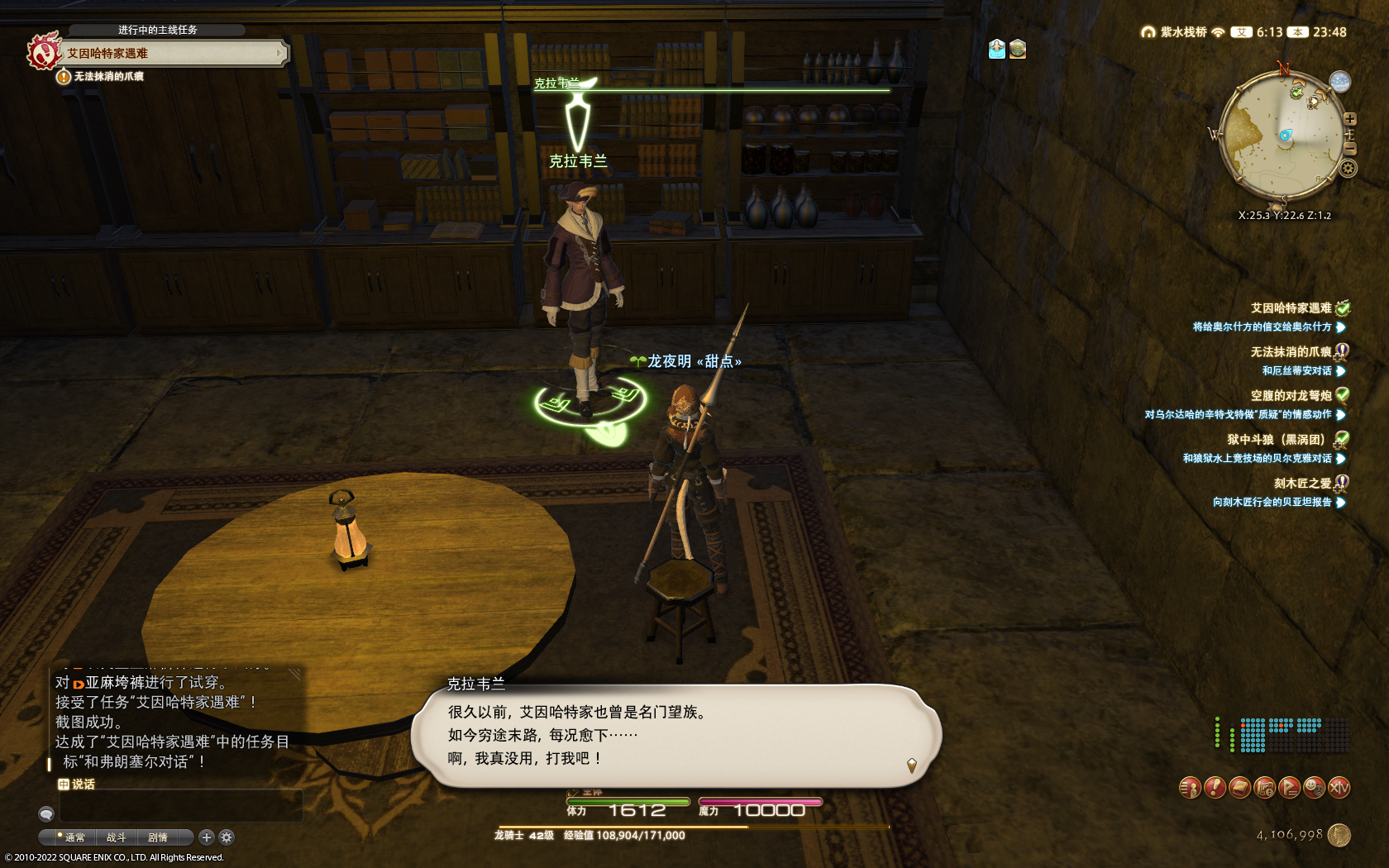Screen dimensions: 1389x868
Task: Open the smiley-face social menu icon
Action: pos(1314,788)
